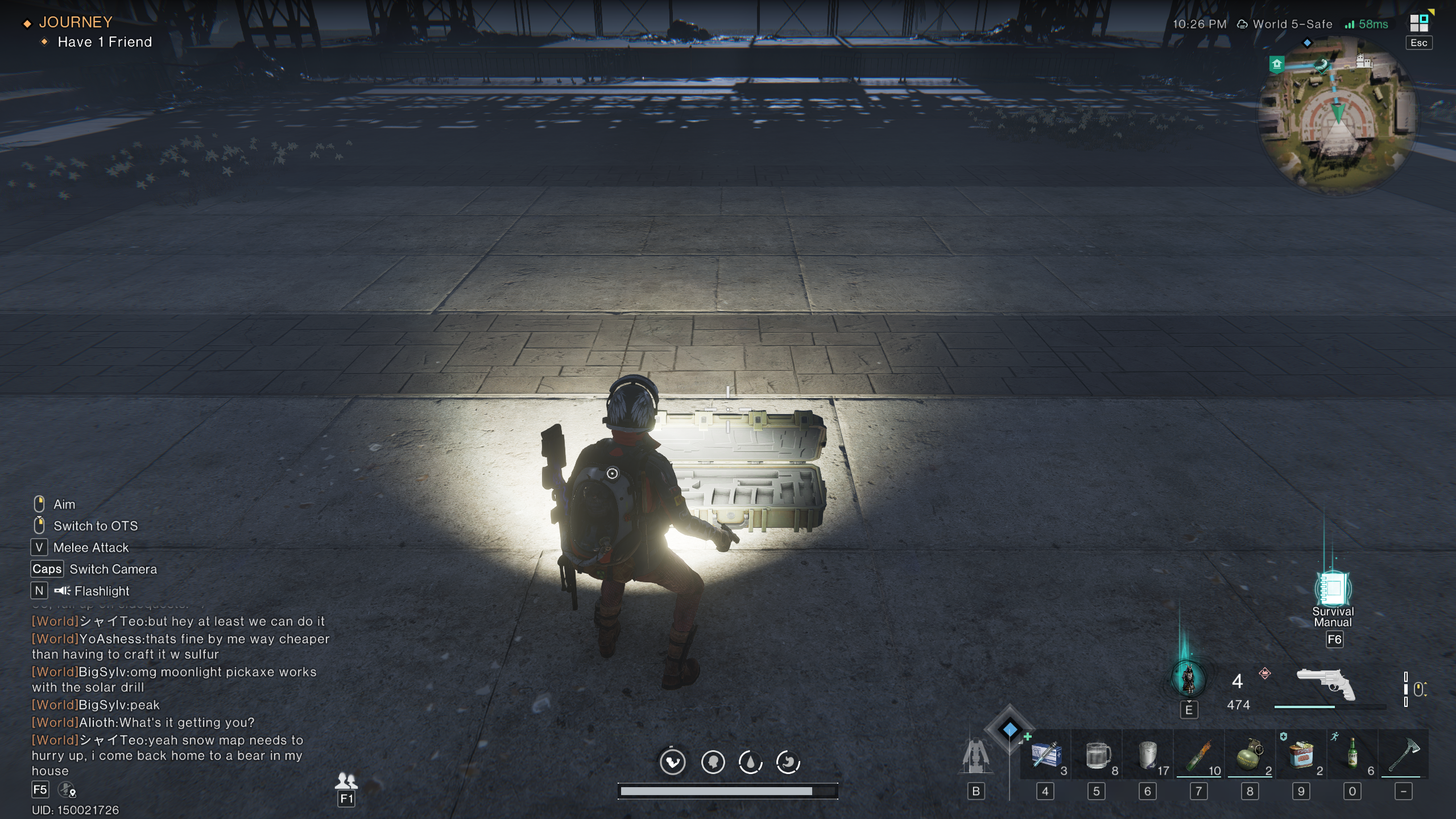Select the green bottle drink slot
1456x819 pixels.
(x=1352, y=755)
